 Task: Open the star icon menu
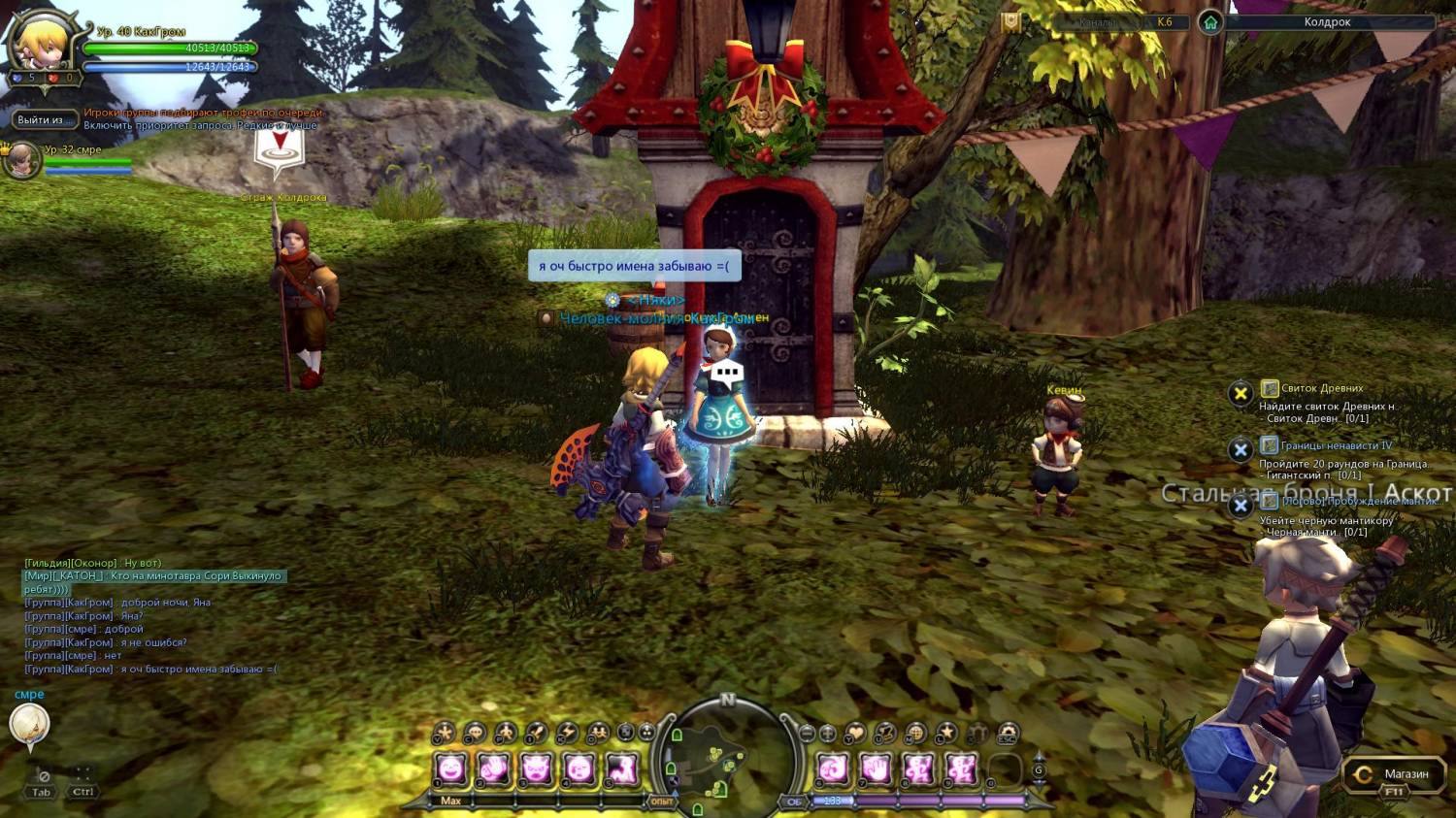(947, 734)
